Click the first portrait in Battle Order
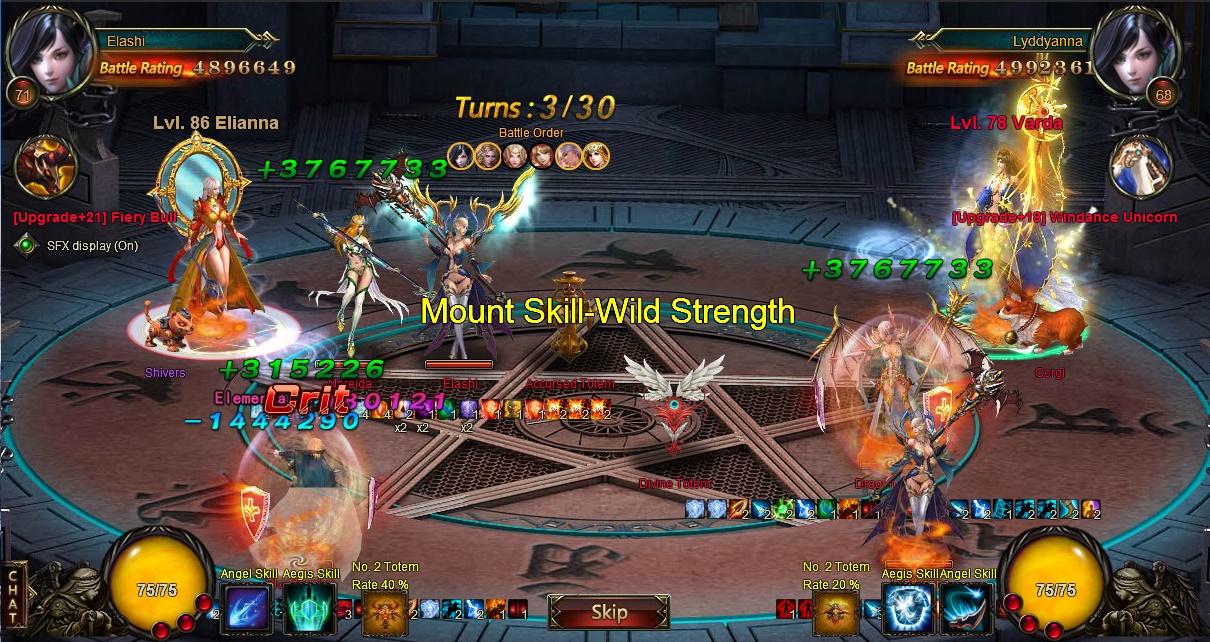 460,156
